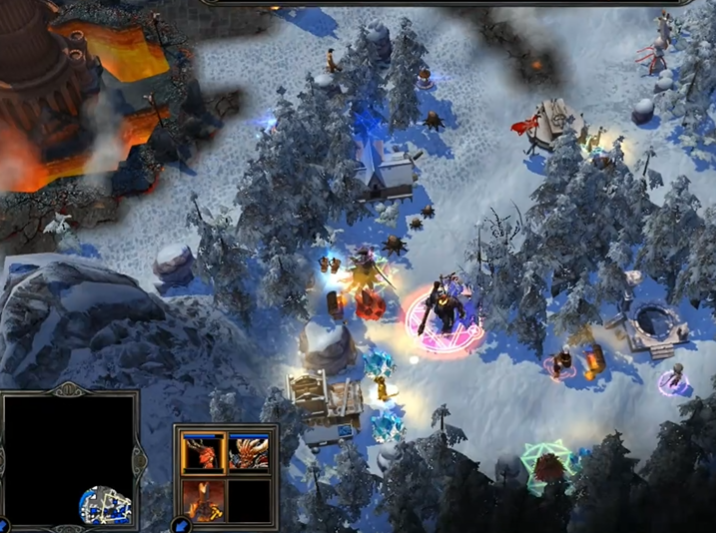Image resolution: width=716 pixels, height=533 pixels.
Task: Select the highlighted red demon hero portrait
Action: coord(203,453)
